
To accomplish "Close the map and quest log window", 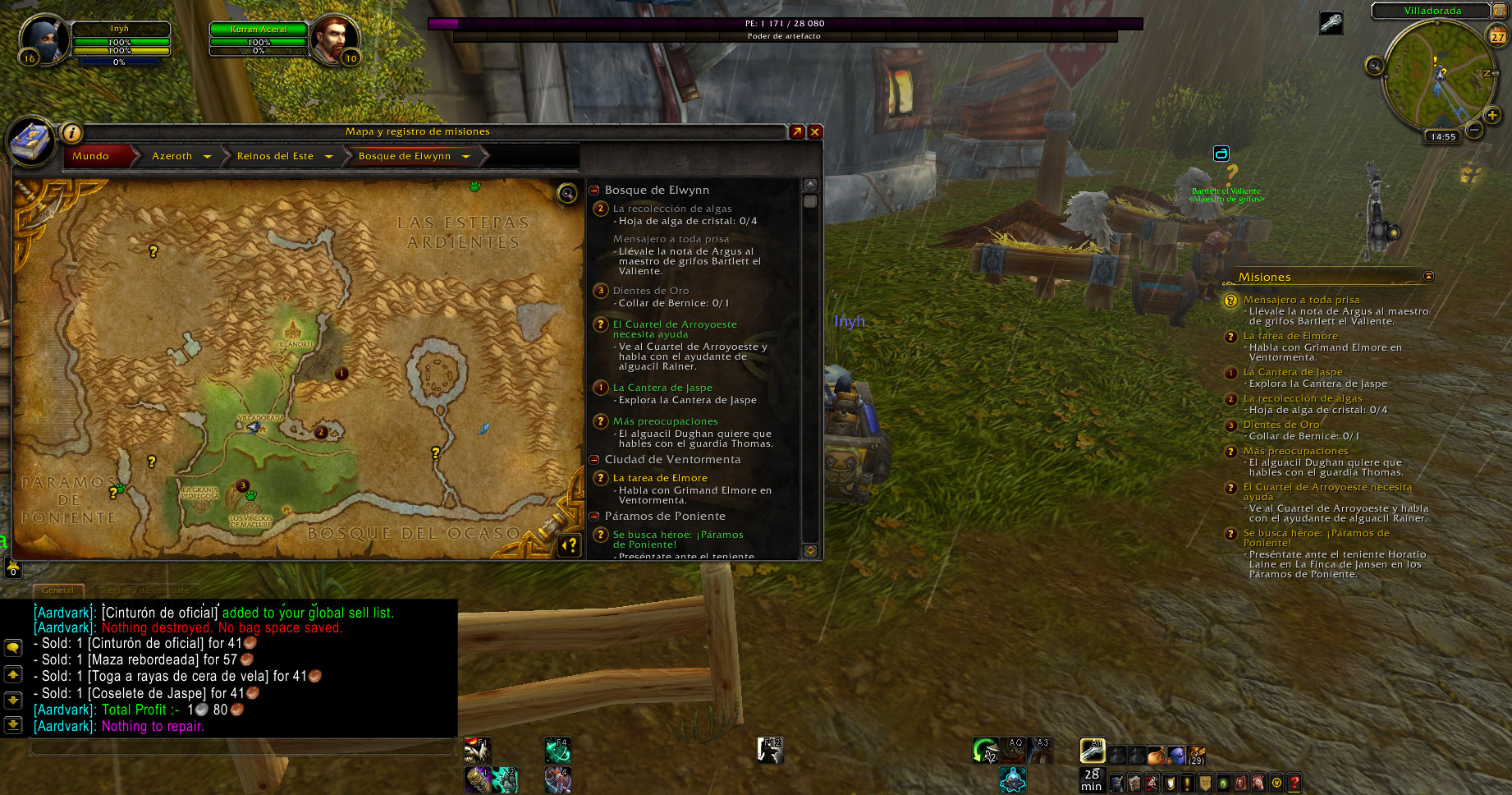I will pyautogui.click(x=815, y=131).
